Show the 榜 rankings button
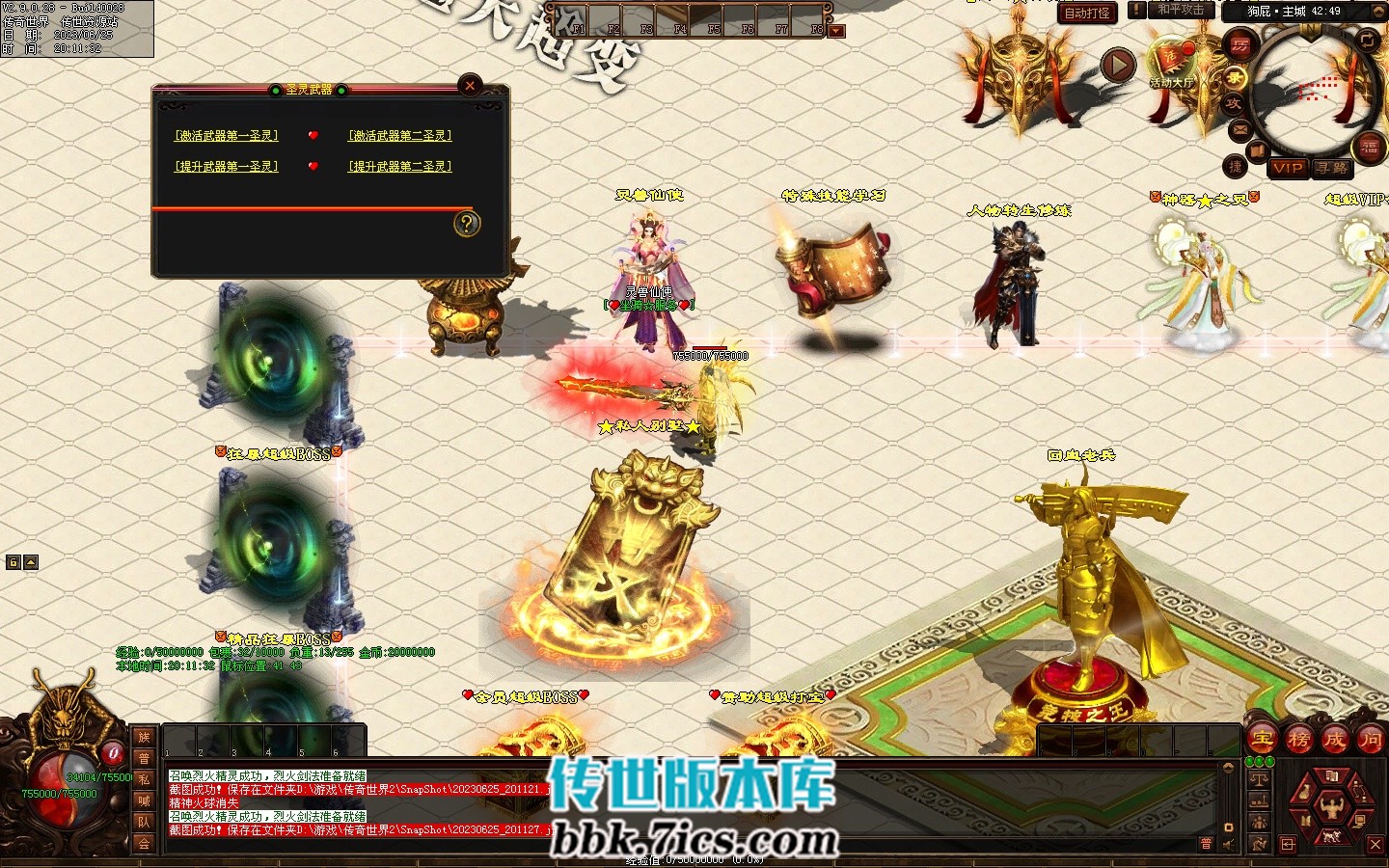 [1298, 740]
